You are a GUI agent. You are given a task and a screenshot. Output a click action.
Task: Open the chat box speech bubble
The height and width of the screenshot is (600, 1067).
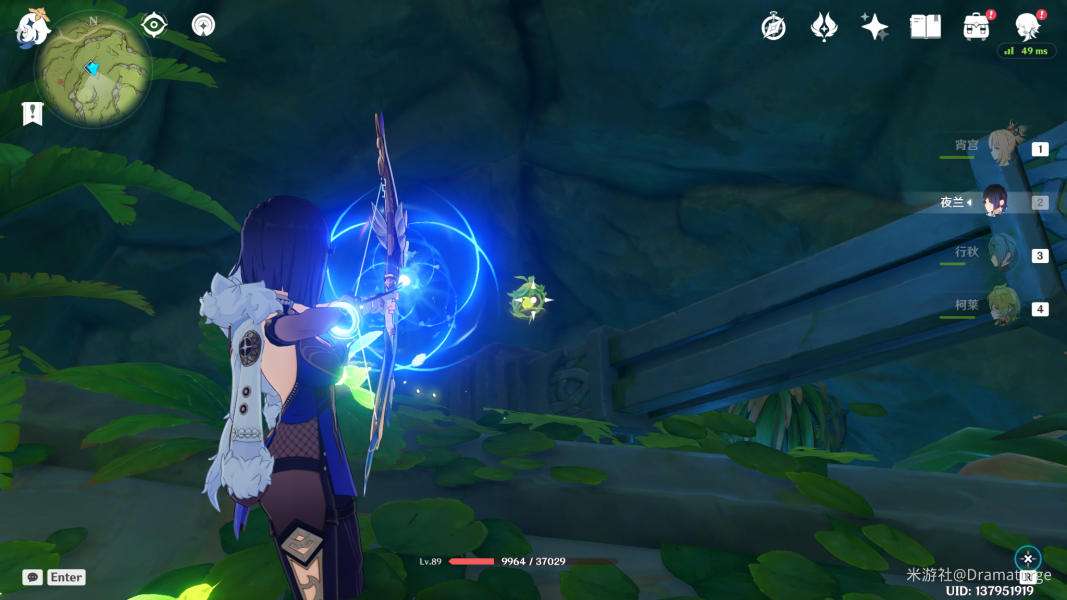[x=33, y=577]
